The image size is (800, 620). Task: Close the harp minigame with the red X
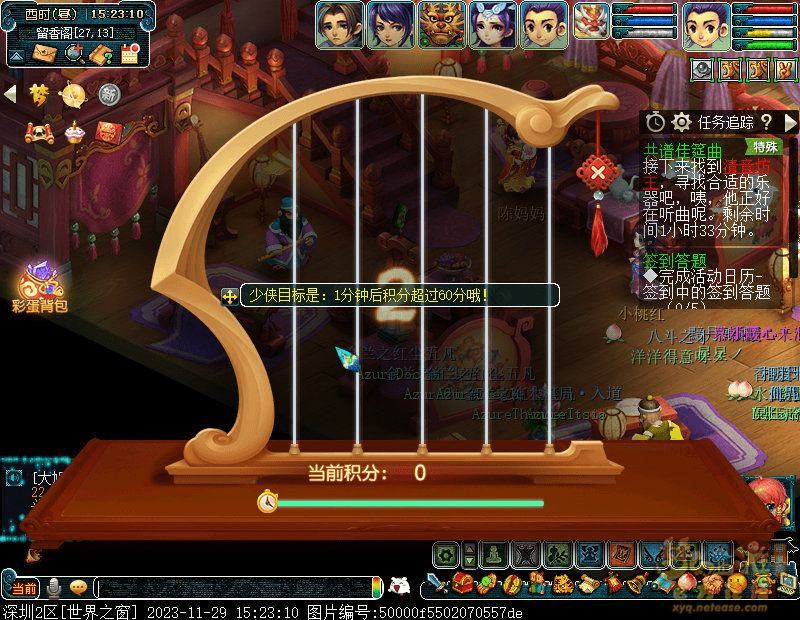pos(598,171)
